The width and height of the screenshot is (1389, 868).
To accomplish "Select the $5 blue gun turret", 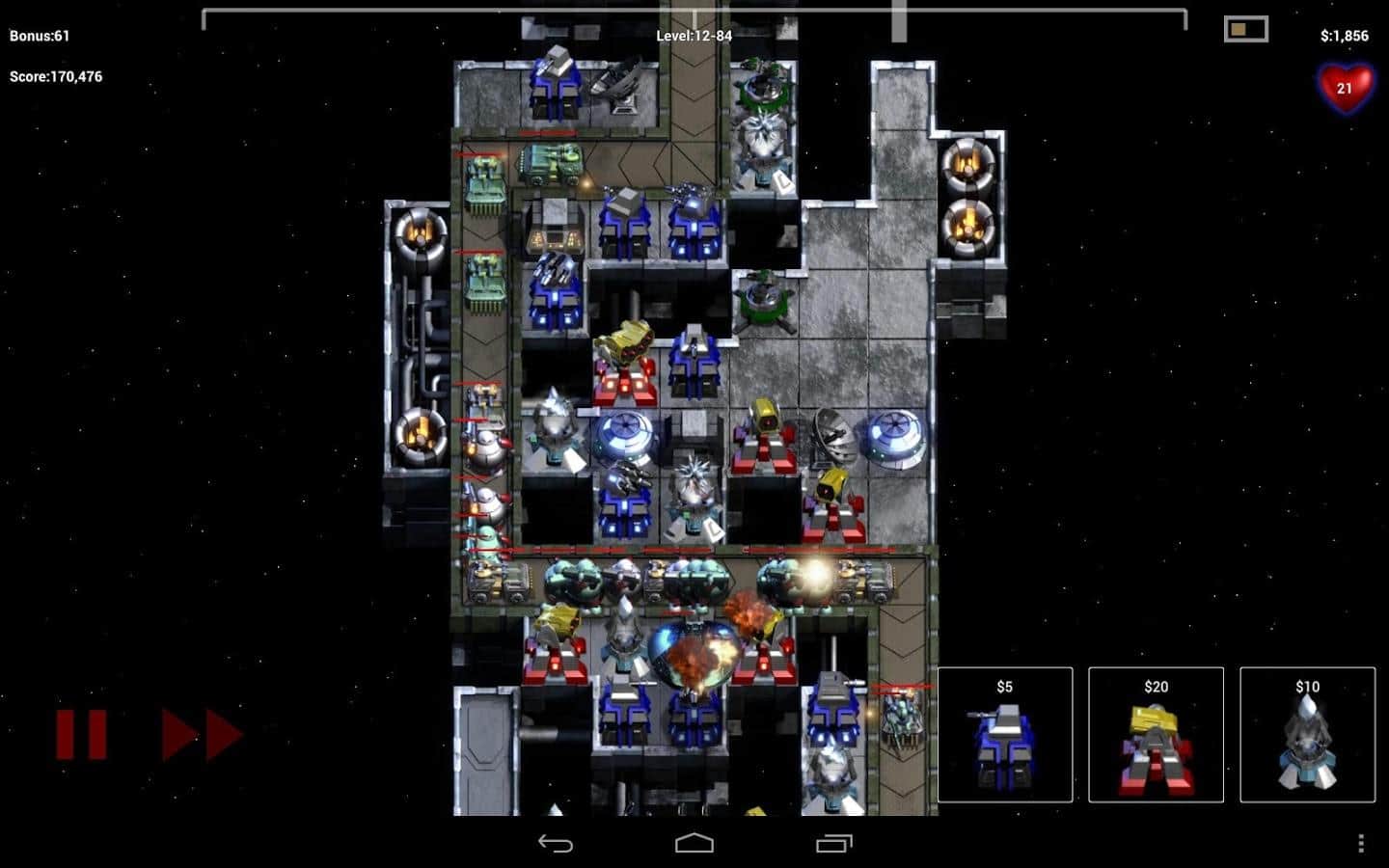I will point(1004,735).
